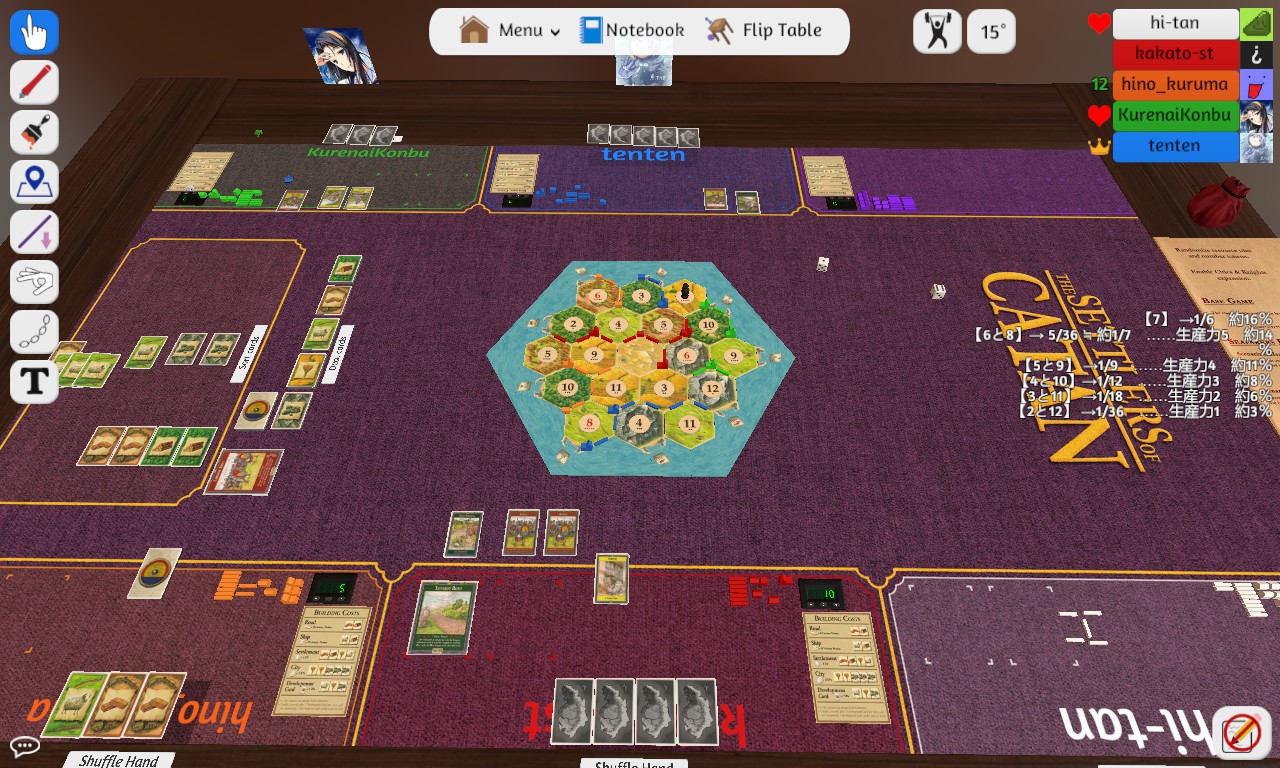Viewport: 1280px width, 768px height.
Task: Select the Line drawing tool
Action: (33, 231)
